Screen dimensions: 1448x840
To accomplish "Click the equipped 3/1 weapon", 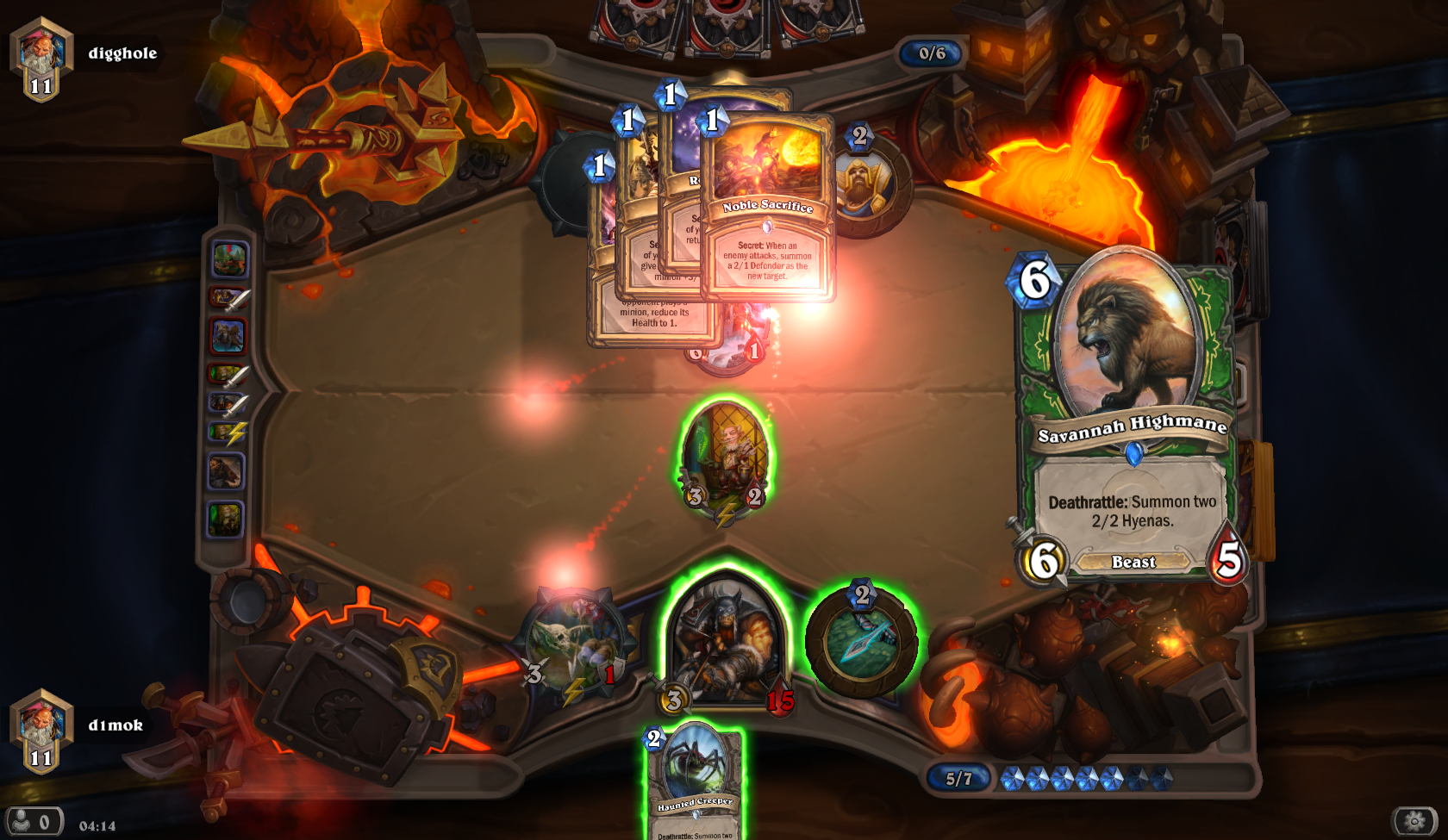I will pyautogui.click(x=572, y=644).
